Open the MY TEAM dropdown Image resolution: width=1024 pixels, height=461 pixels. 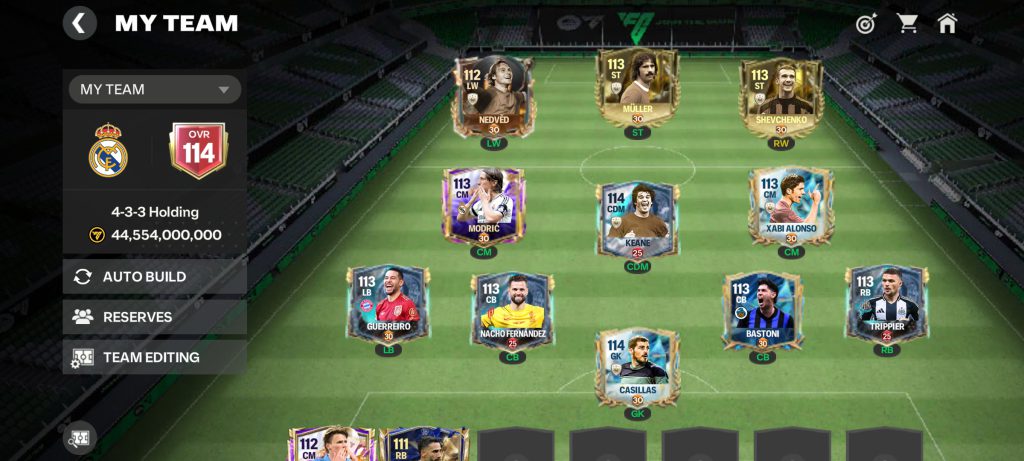155,89
